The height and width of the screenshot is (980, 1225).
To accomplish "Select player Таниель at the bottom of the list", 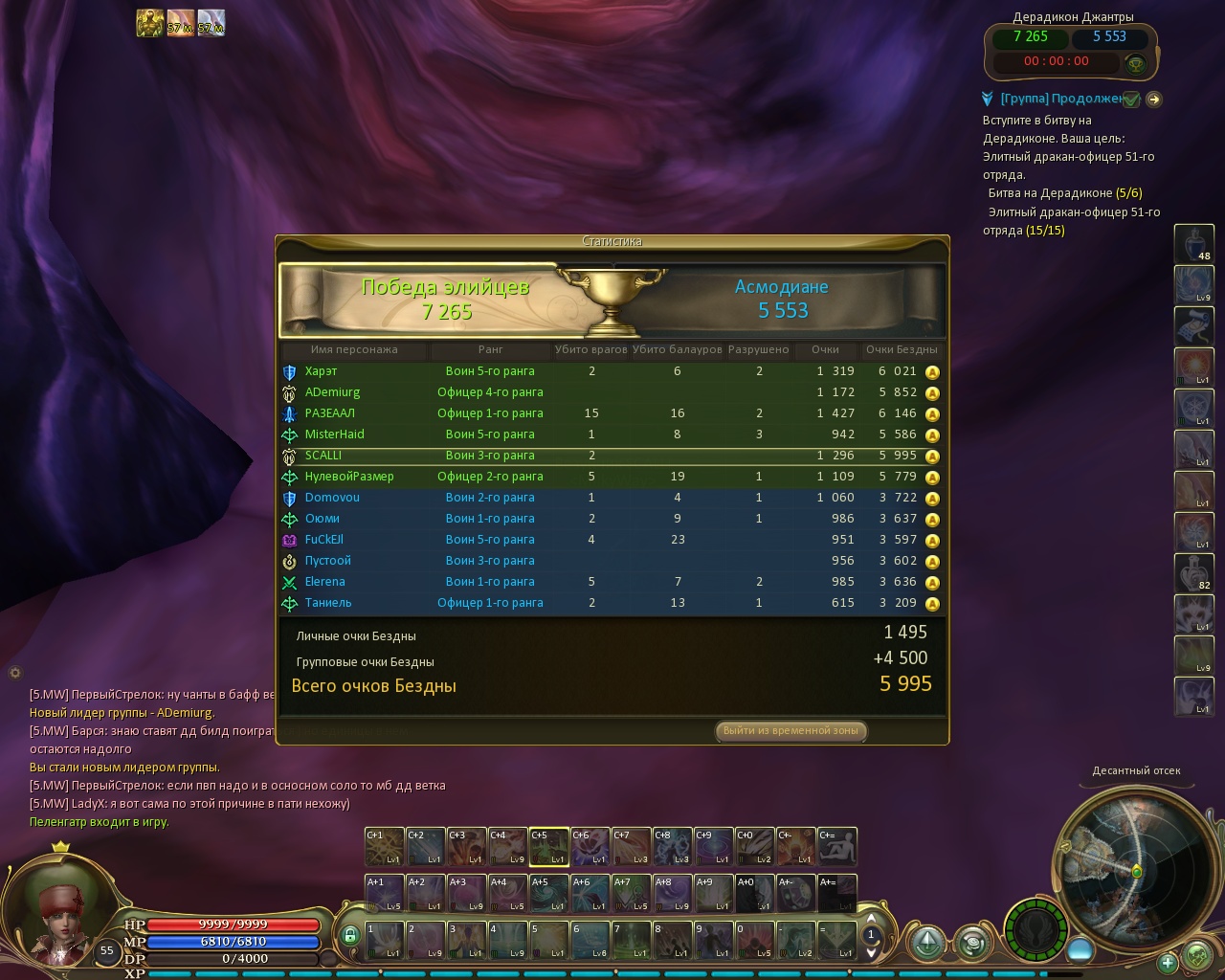I will tap(328, 603).
